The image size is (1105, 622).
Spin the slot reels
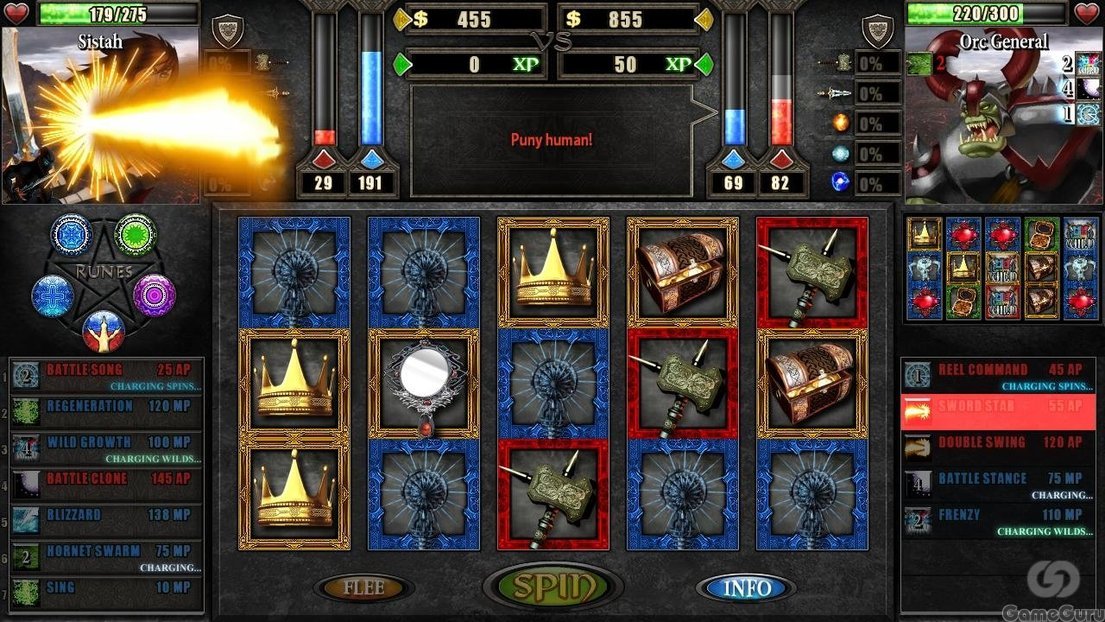(x=552, y=587)
